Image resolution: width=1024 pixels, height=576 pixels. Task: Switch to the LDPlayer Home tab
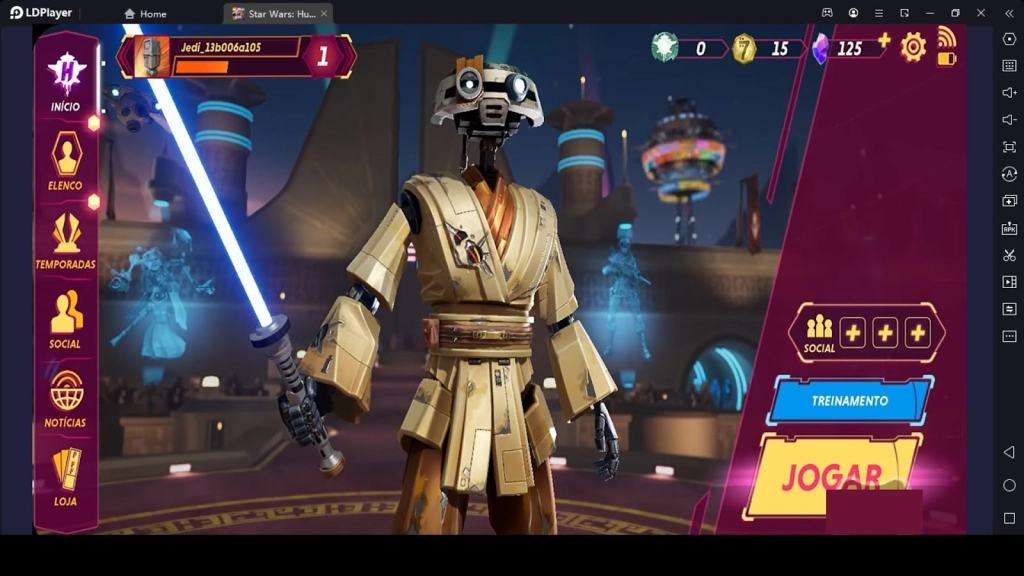145,14
